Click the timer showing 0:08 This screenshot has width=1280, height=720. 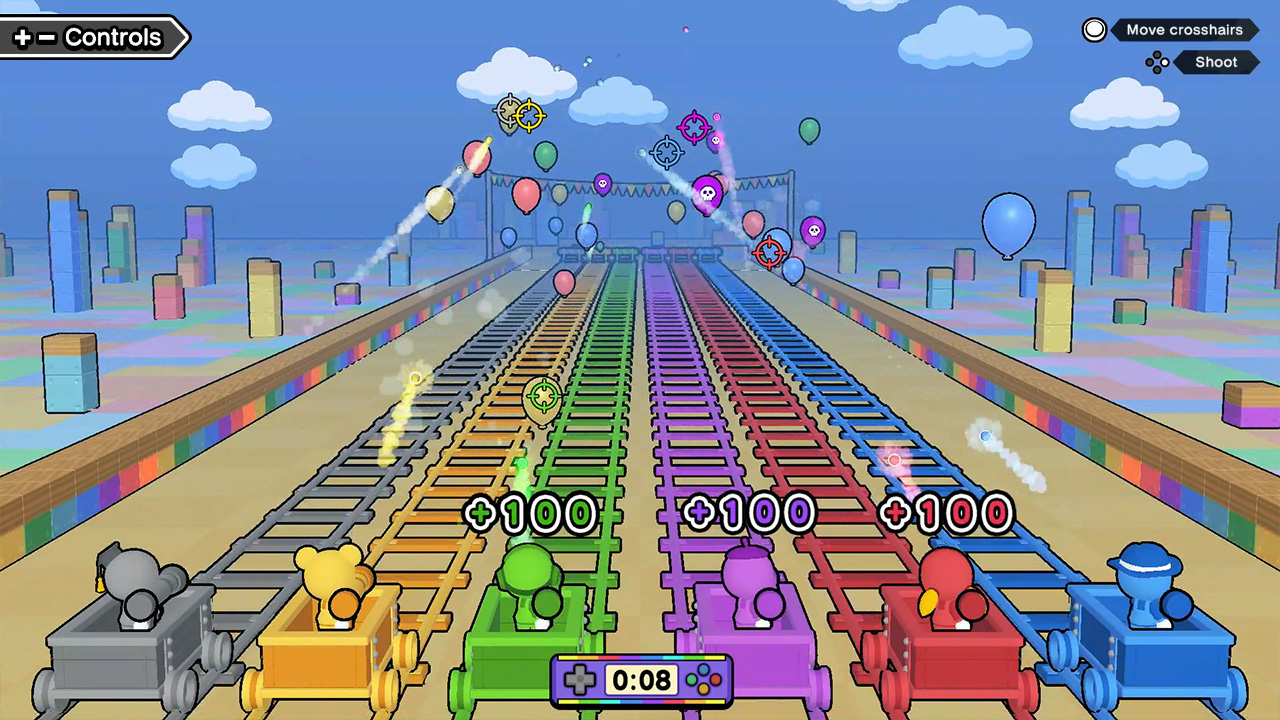click(639, 680)
